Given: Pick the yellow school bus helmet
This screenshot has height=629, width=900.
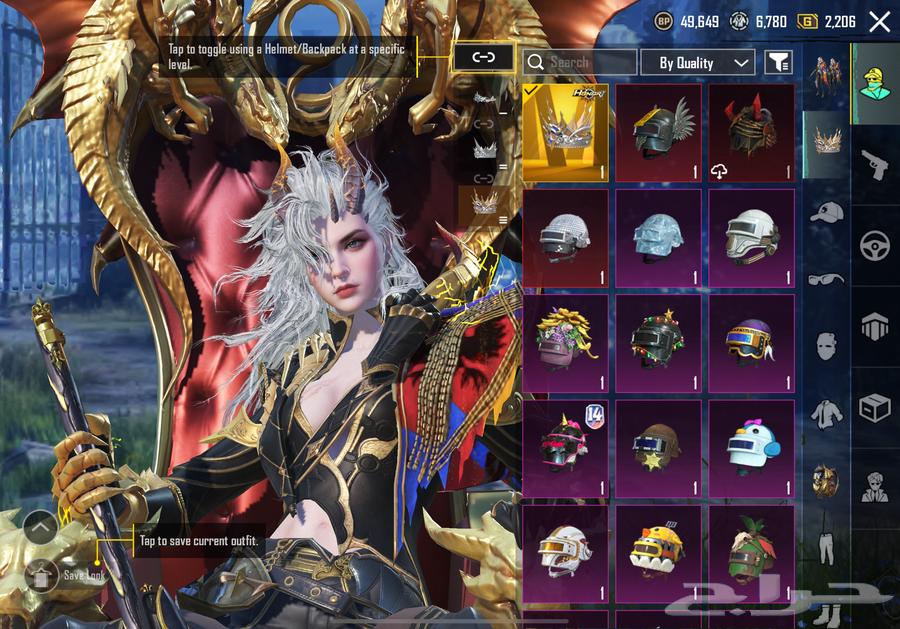Looking at the screenshot, I should (659, 552).
